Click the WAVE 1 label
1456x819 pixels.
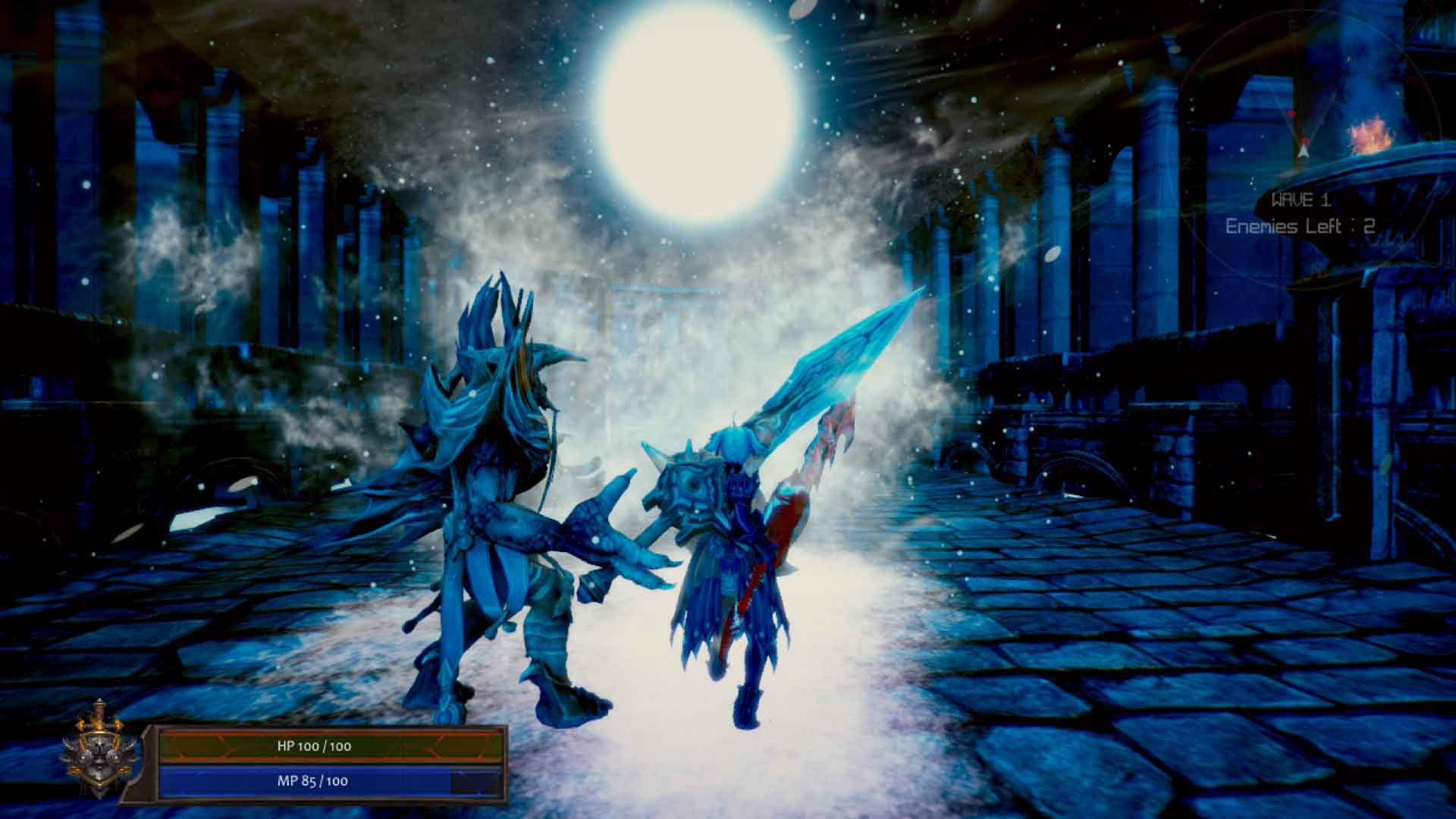click(1301, 199)
